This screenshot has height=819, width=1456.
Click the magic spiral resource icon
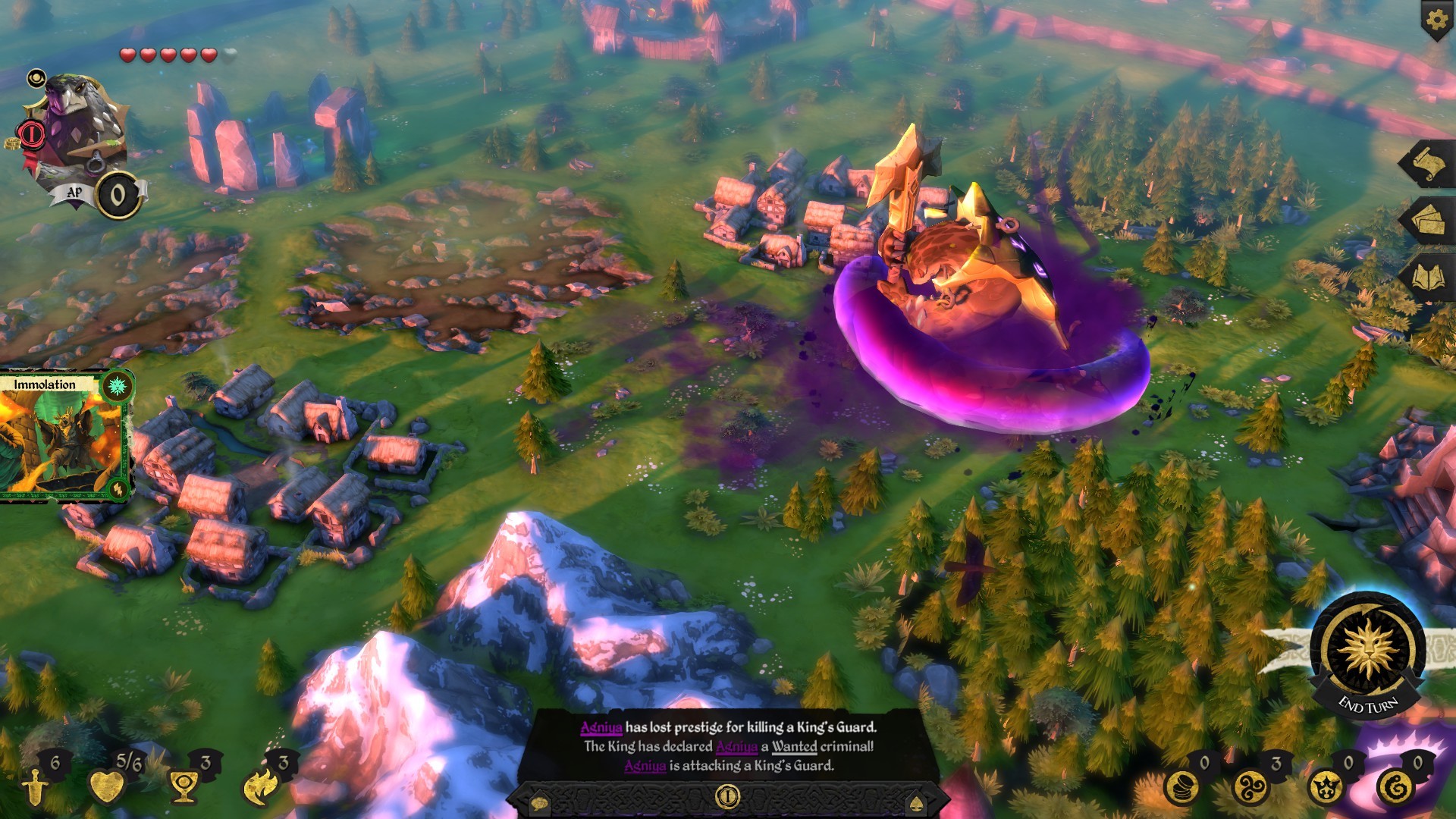coord(1250,788)
